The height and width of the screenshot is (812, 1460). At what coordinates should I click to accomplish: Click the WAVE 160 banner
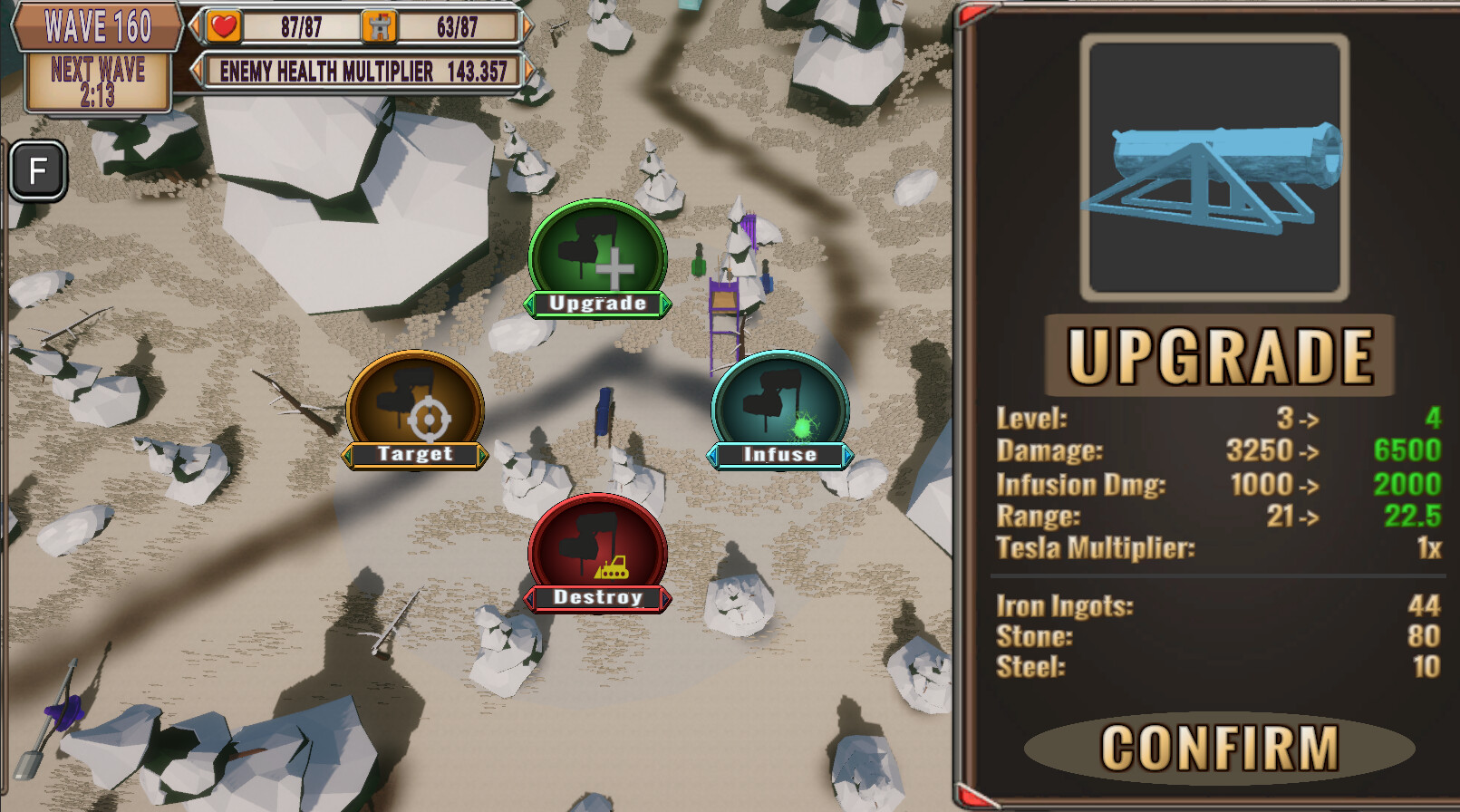(x=95, y=25)
